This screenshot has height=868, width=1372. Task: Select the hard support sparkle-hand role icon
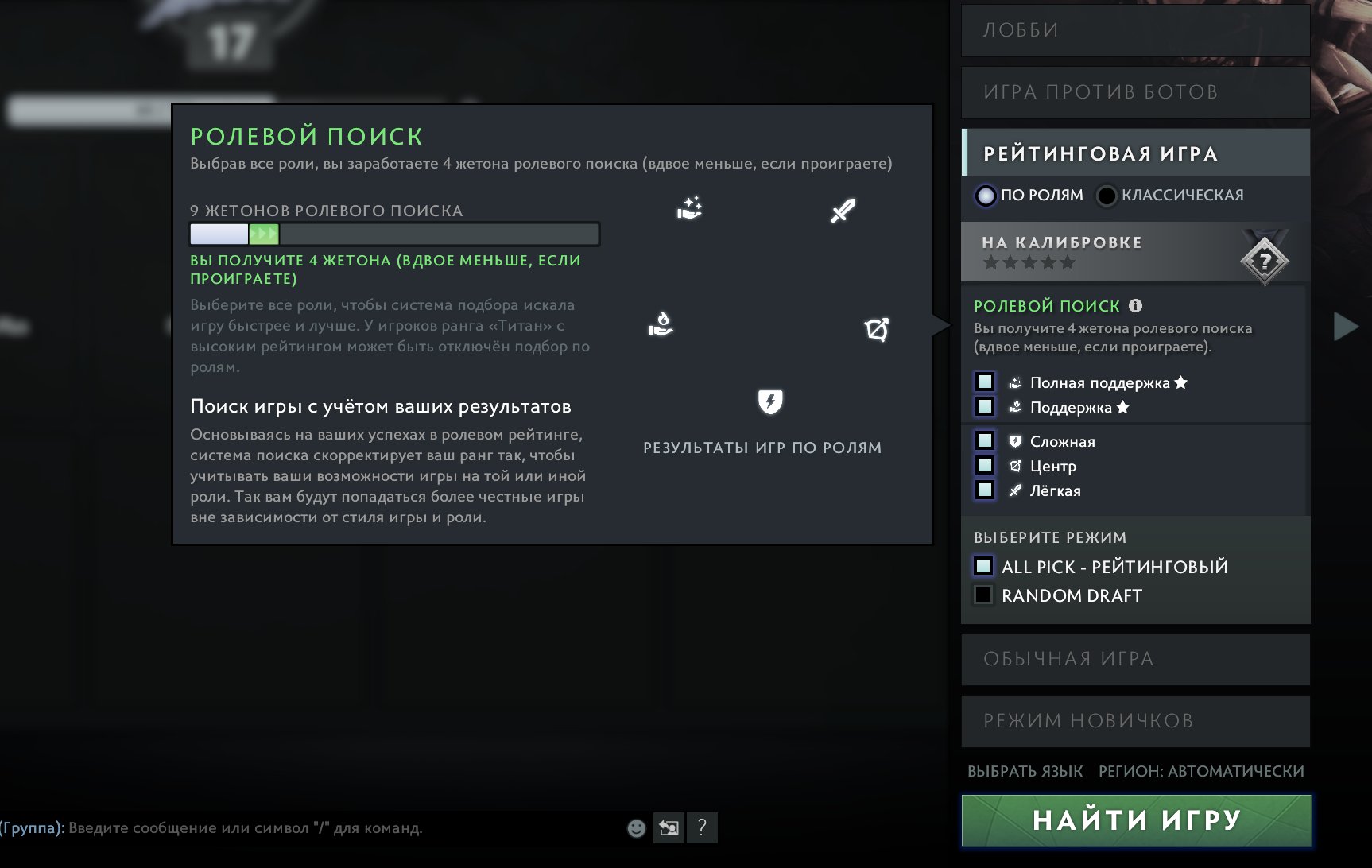tap(690, 208)
